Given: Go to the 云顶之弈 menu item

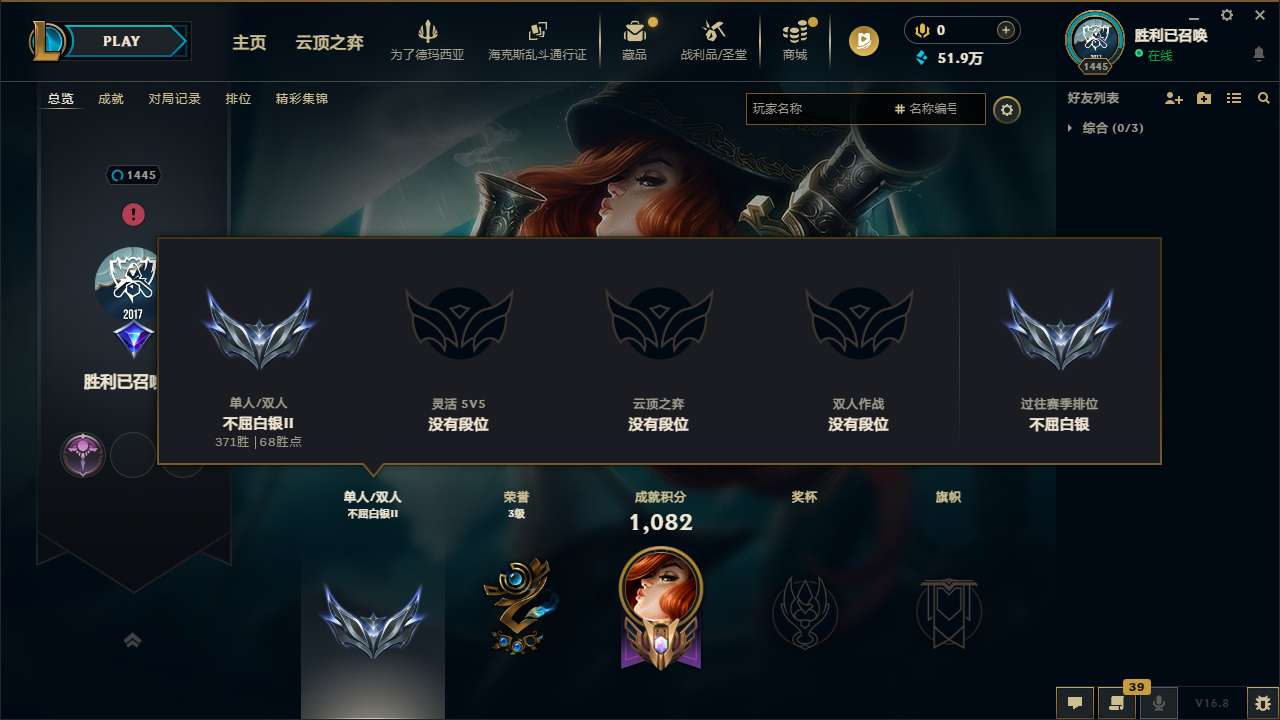Looking at the screenshot, I should click(329, 44).
